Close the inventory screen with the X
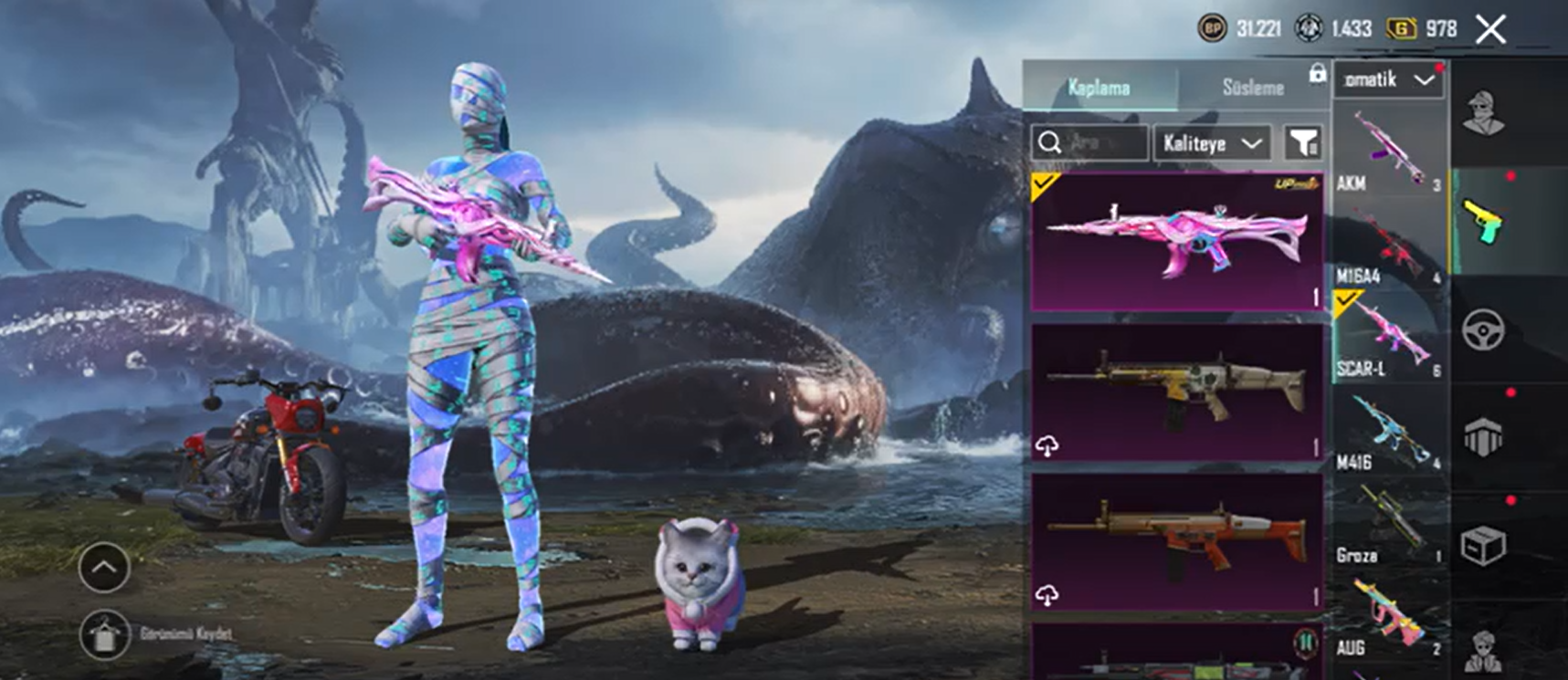 click(x=1490, y=29)
